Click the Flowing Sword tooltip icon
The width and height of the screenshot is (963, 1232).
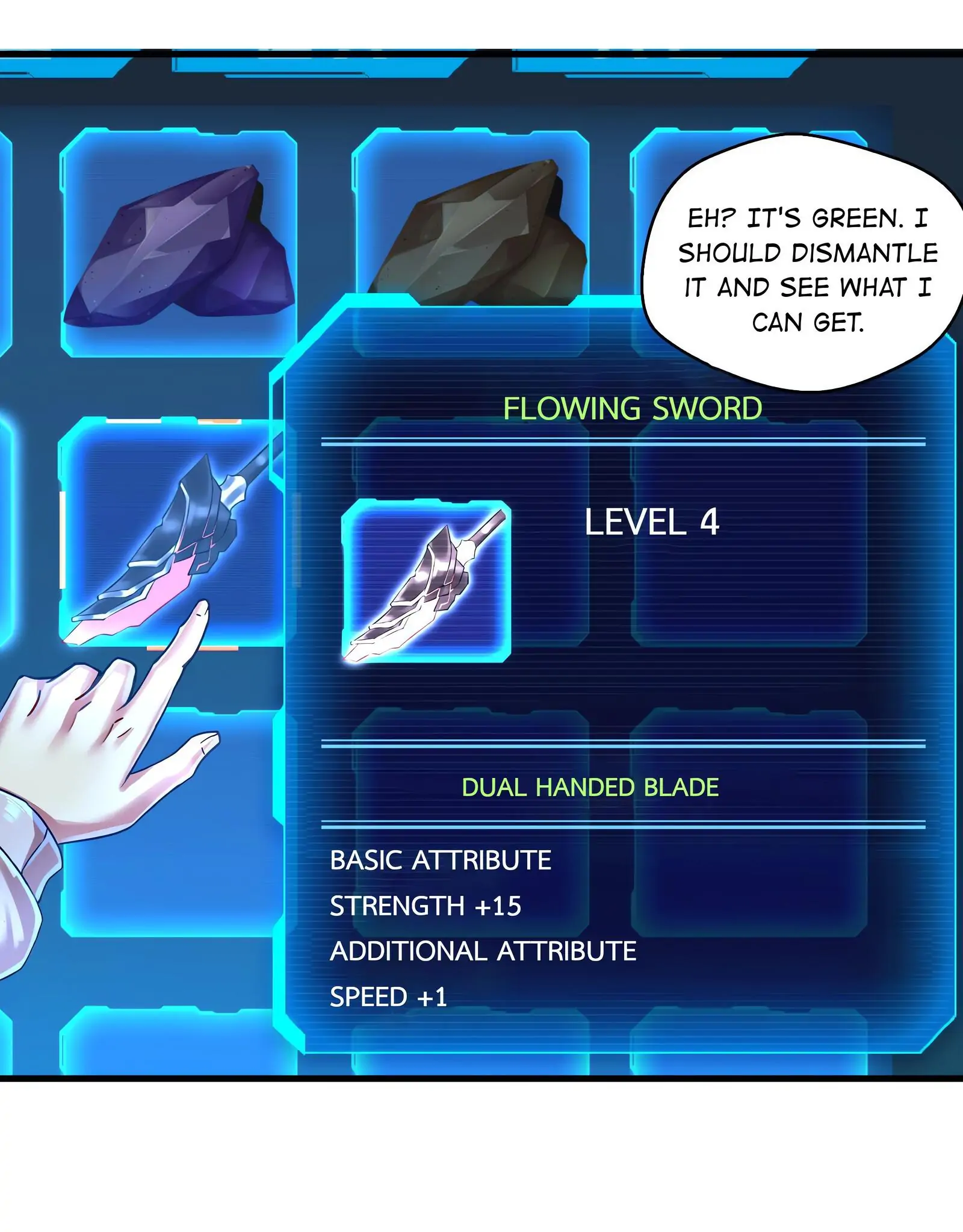[426, 582]
